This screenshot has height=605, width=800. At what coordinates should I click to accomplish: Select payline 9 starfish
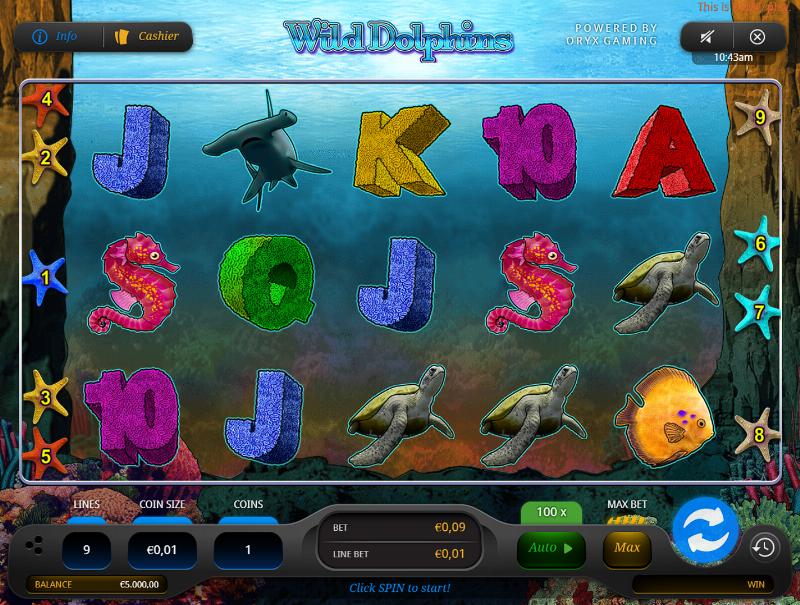click(758, 116)
